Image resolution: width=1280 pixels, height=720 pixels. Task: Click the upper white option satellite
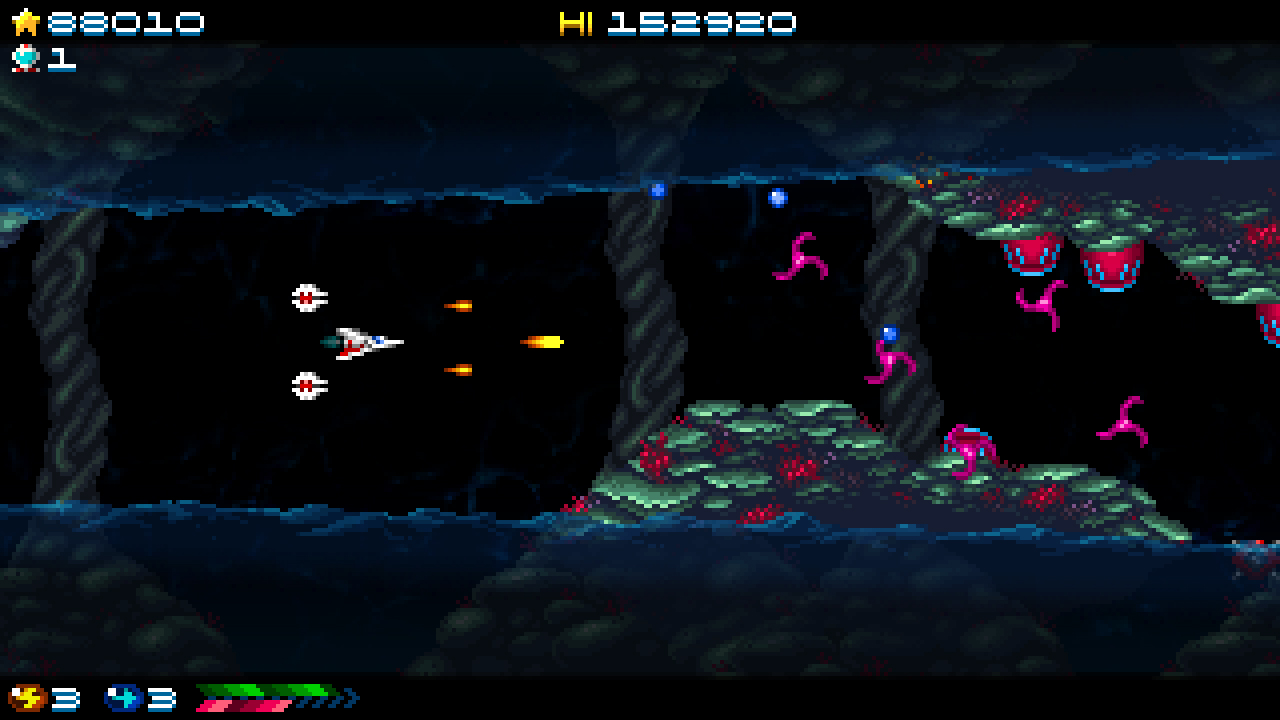pos(305,297)
